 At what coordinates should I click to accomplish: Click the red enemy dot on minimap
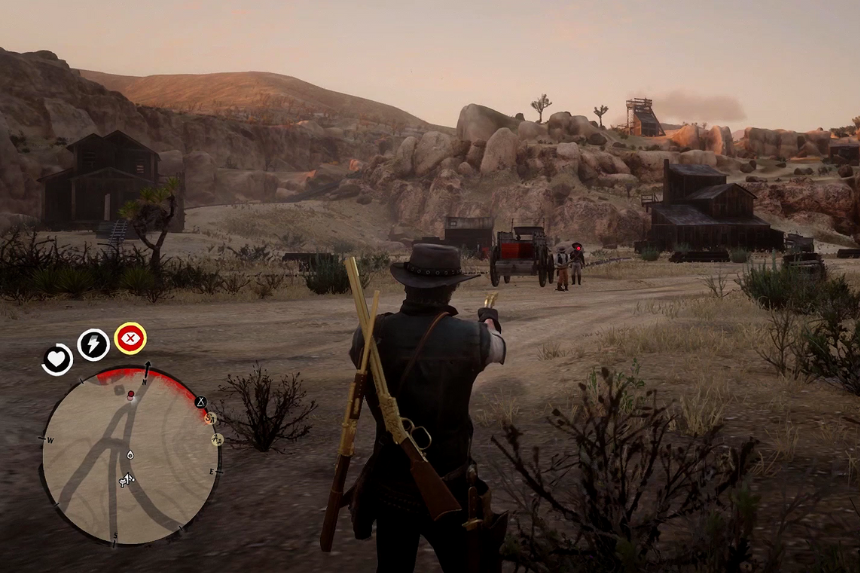(130, 394)
